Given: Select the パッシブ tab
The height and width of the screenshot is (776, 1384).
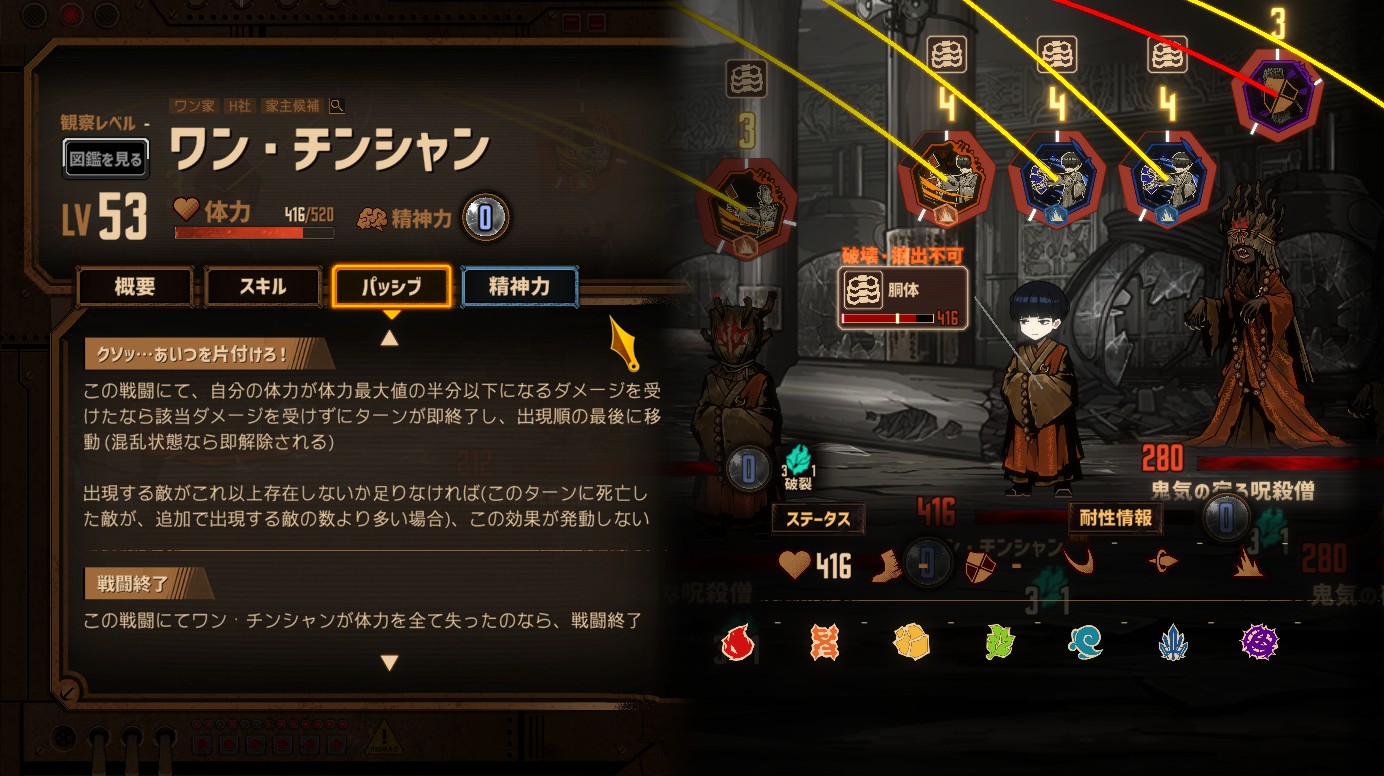Looking at the screenshot, I should pos(392,287).
